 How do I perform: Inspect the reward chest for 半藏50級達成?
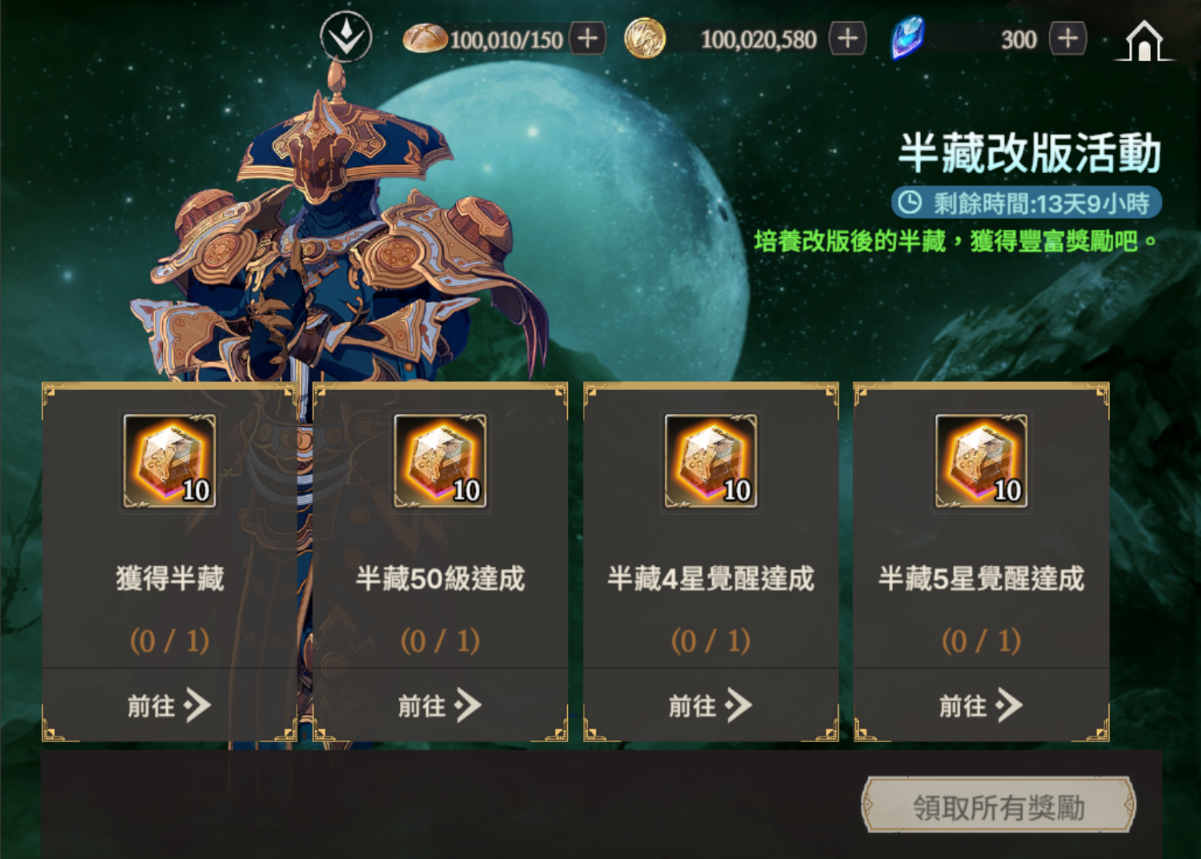pyautogui.click(x=440, y=461)
